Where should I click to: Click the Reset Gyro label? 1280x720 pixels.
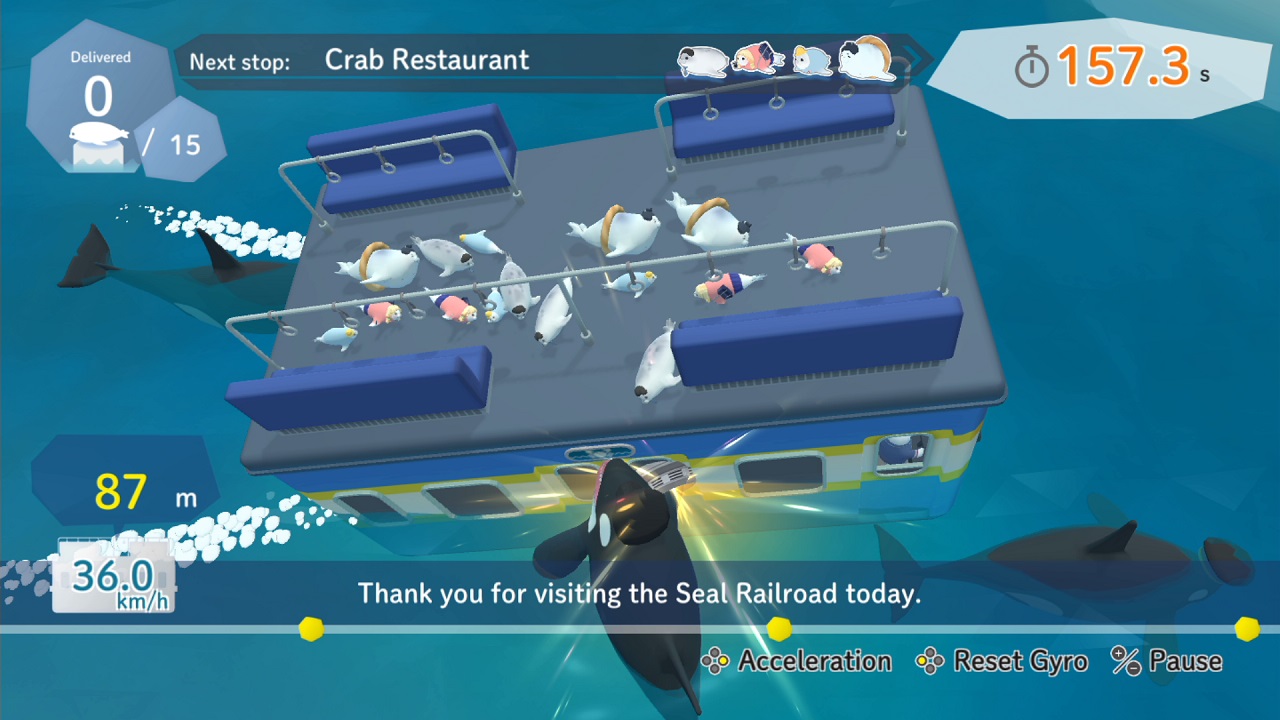[1017, 661]
